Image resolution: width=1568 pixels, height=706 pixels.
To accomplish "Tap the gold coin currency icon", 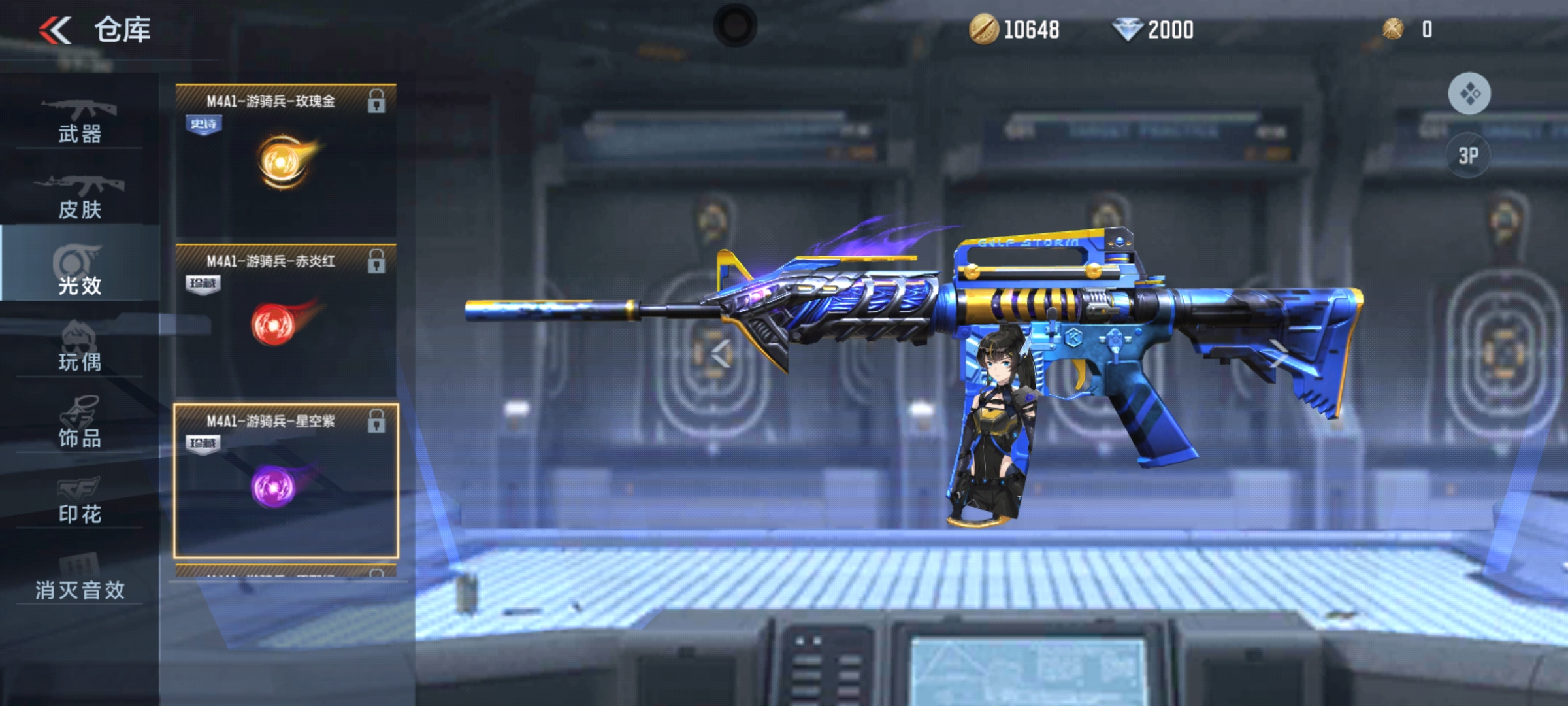I will click(x=983, y=30).
